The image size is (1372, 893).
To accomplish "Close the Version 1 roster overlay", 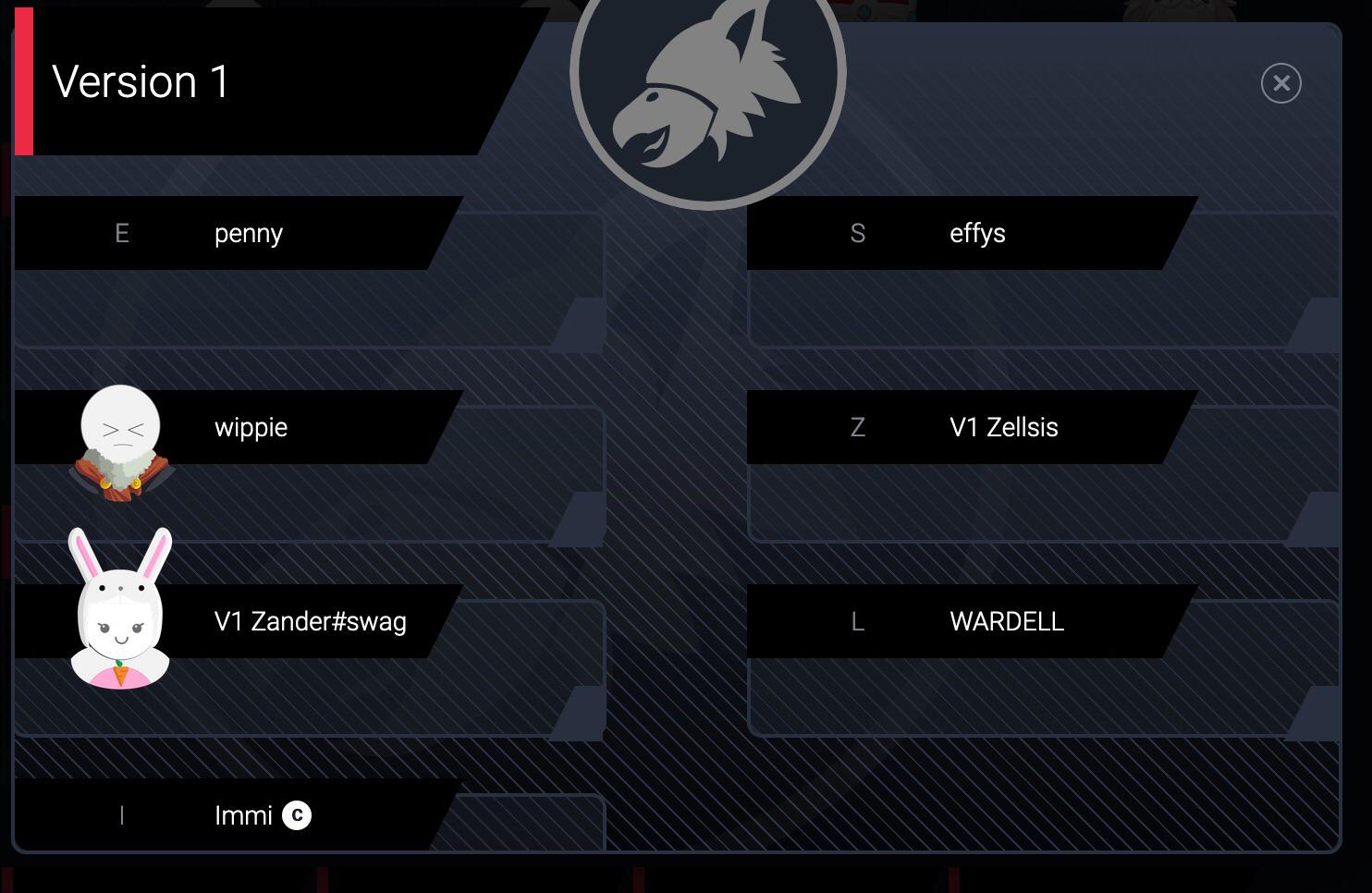I will click(x=1281, y=83).
